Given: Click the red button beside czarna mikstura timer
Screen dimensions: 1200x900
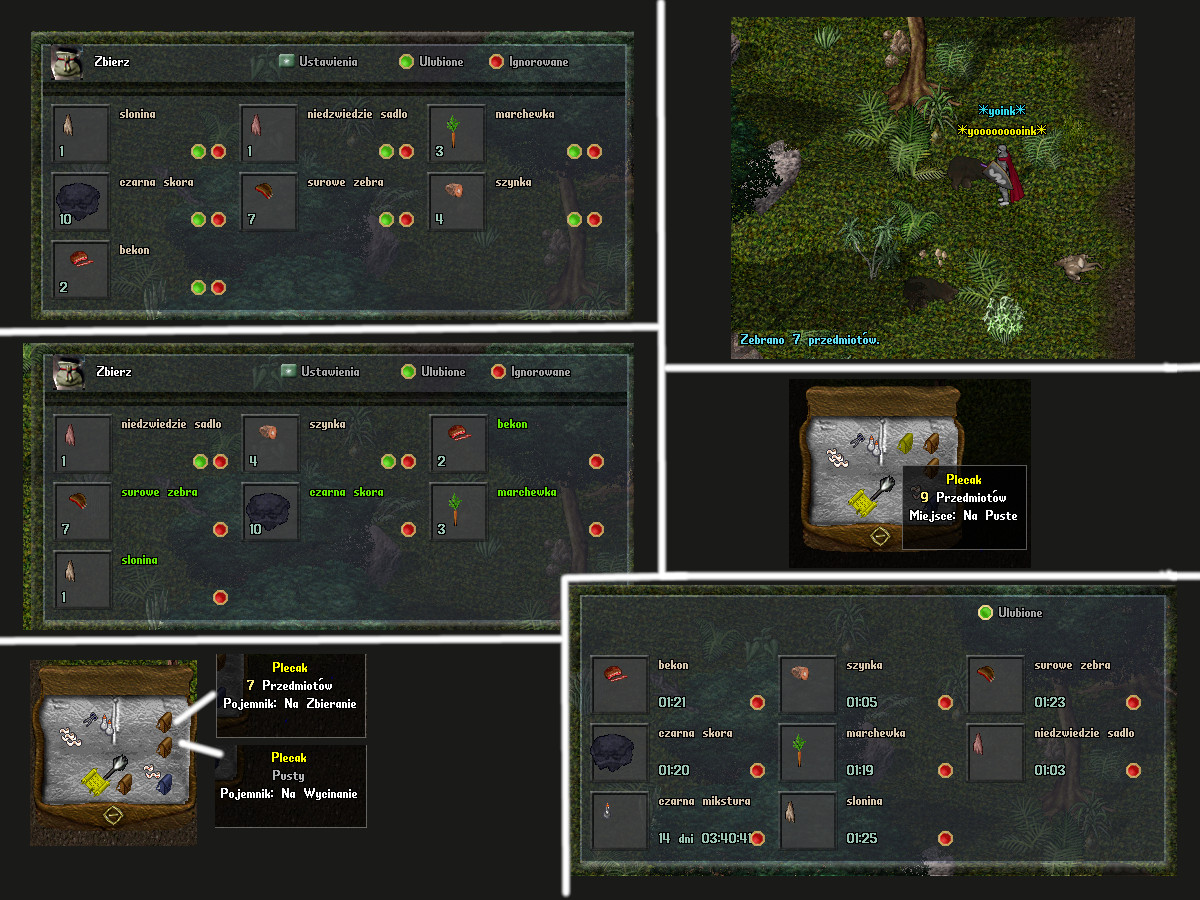Looking at the screenshot, I should [757, 838].
